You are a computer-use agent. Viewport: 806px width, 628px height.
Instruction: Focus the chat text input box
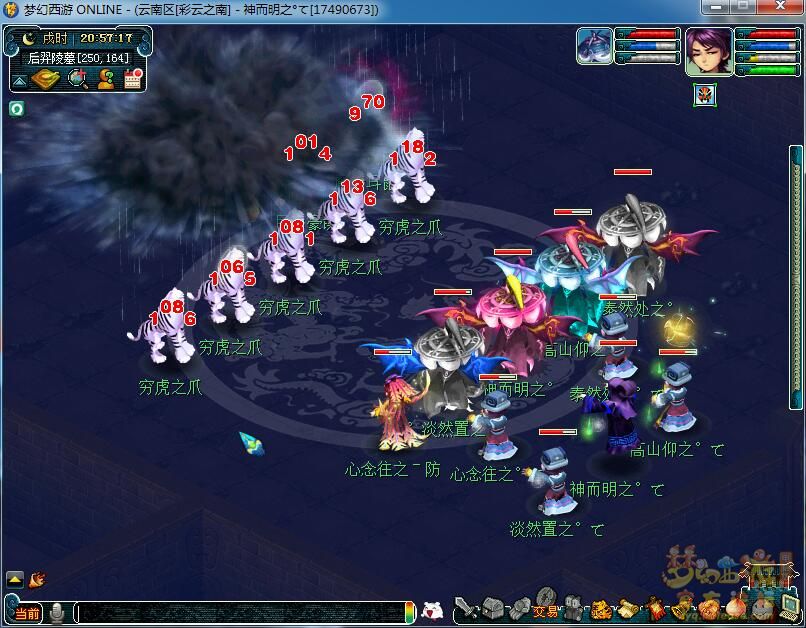pyautogui.click(x=238, y=612)
